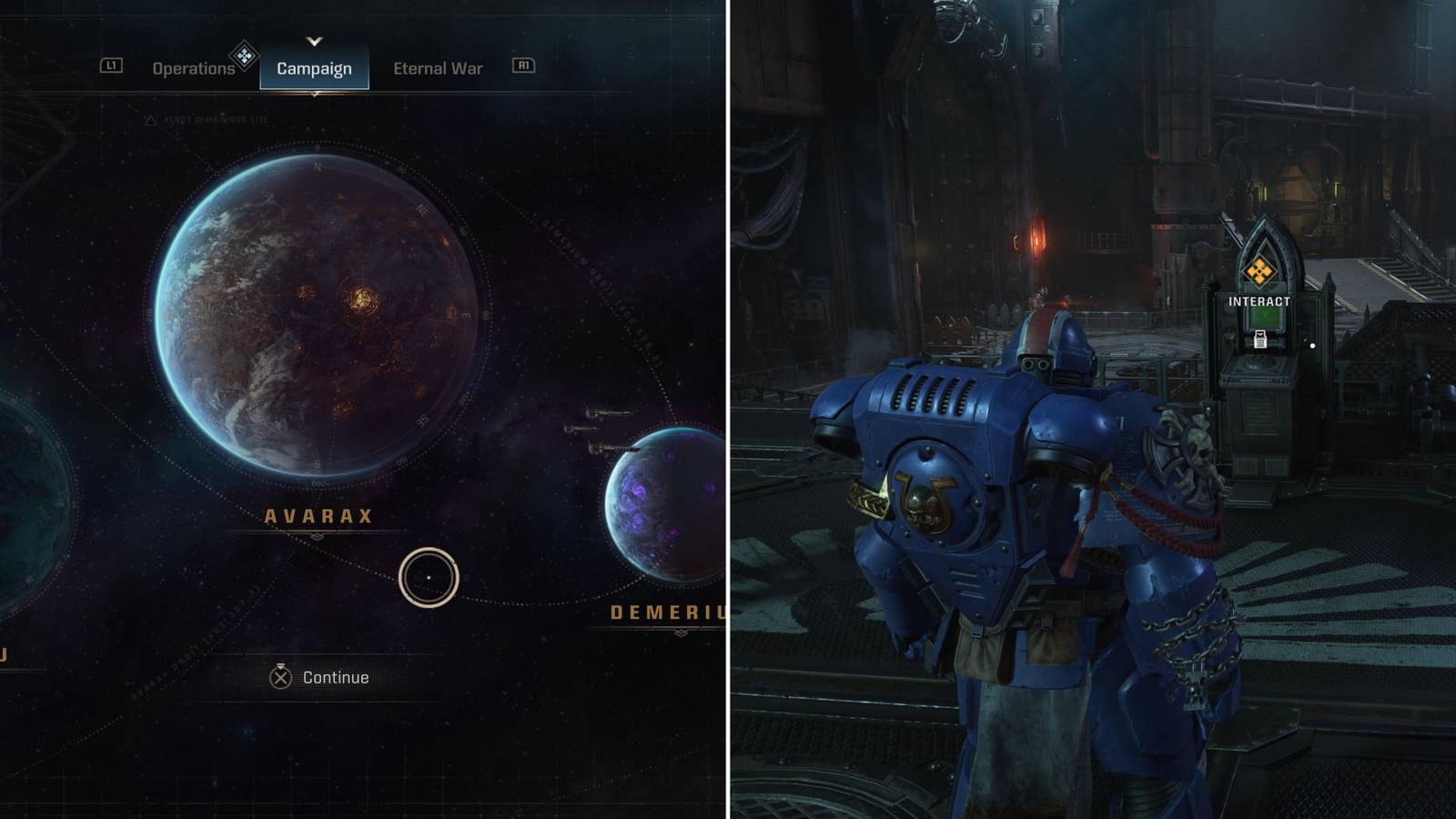Click the yellow diamond objective icon above Interact
The image size is (1456, 819).
[x=1259, y=270]
